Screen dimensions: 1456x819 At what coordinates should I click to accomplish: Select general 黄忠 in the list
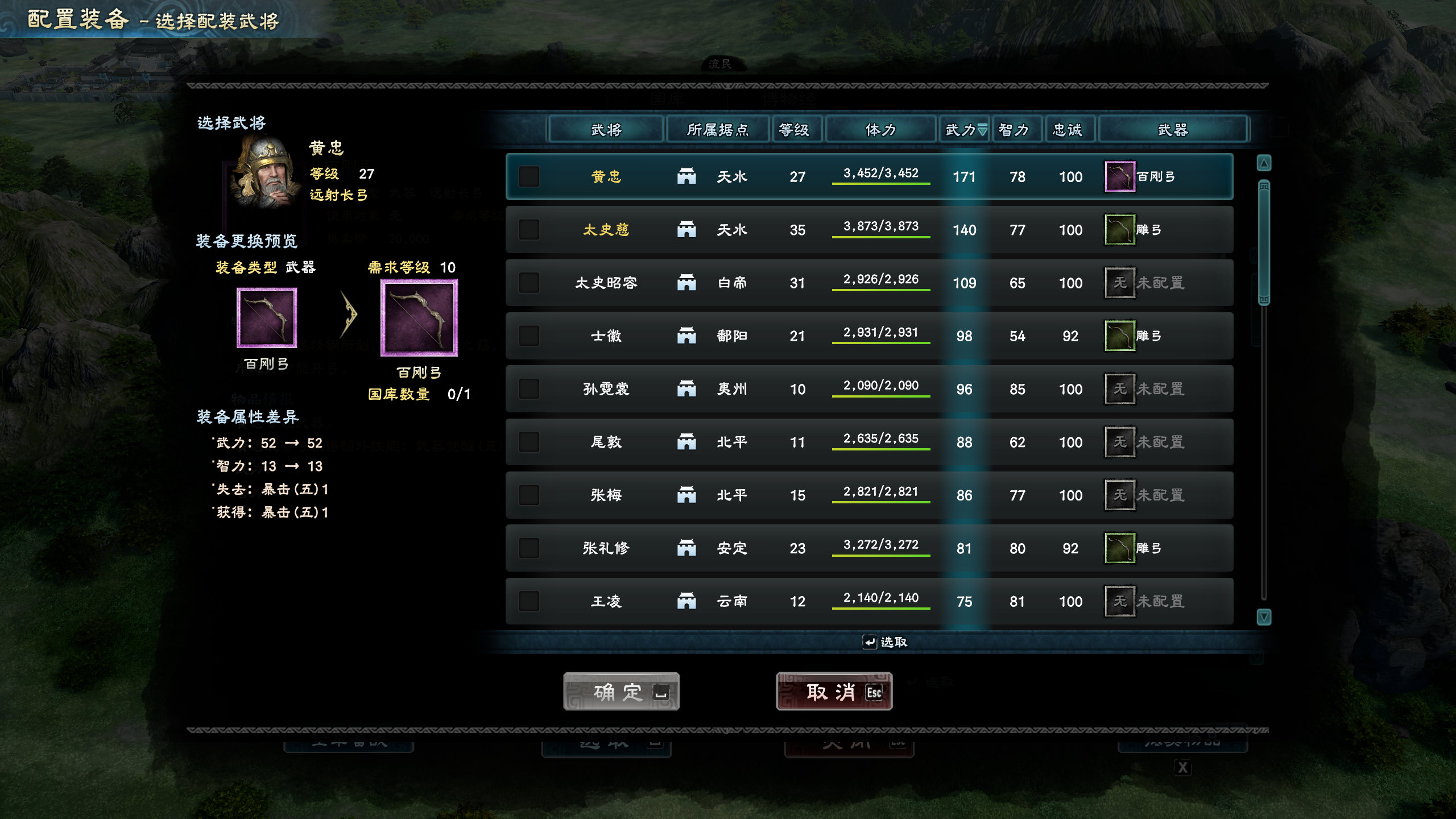(606, 177)
